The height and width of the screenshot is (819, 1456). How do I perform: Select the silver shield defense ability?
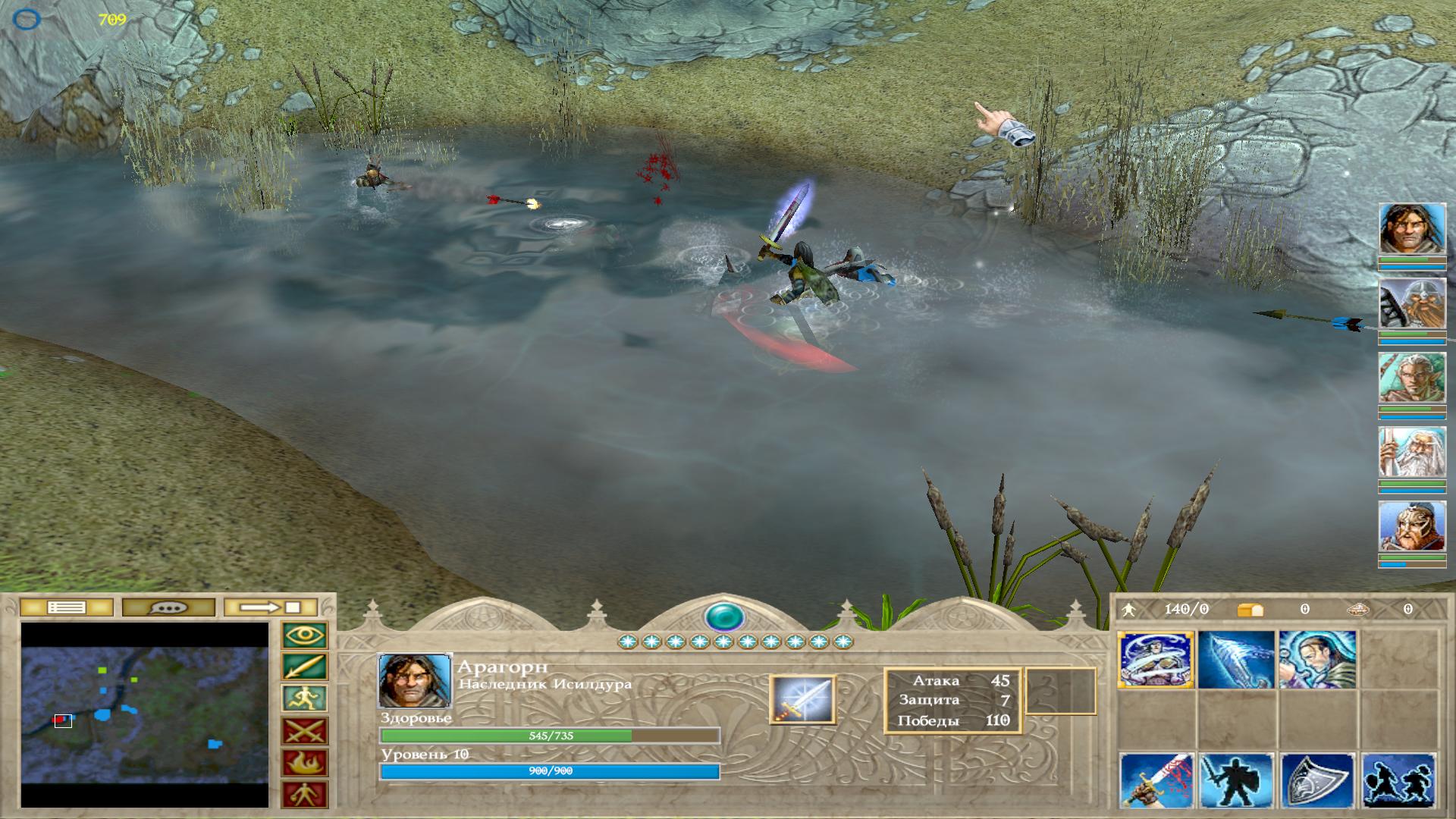click(1316, 781)
